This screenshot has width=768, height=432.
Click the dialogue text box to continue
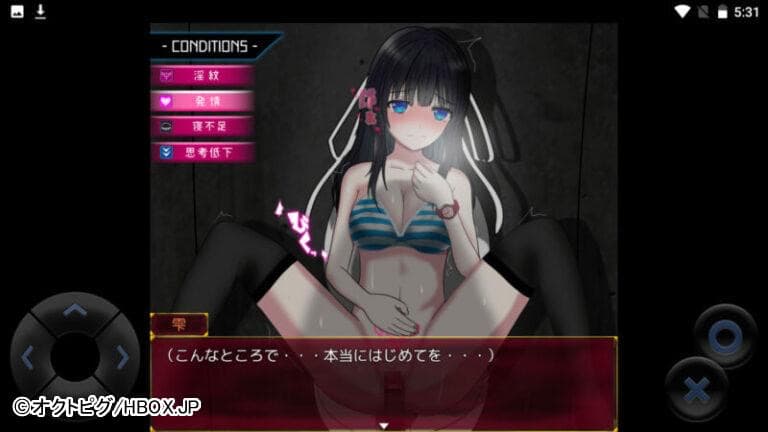[383, 380]
